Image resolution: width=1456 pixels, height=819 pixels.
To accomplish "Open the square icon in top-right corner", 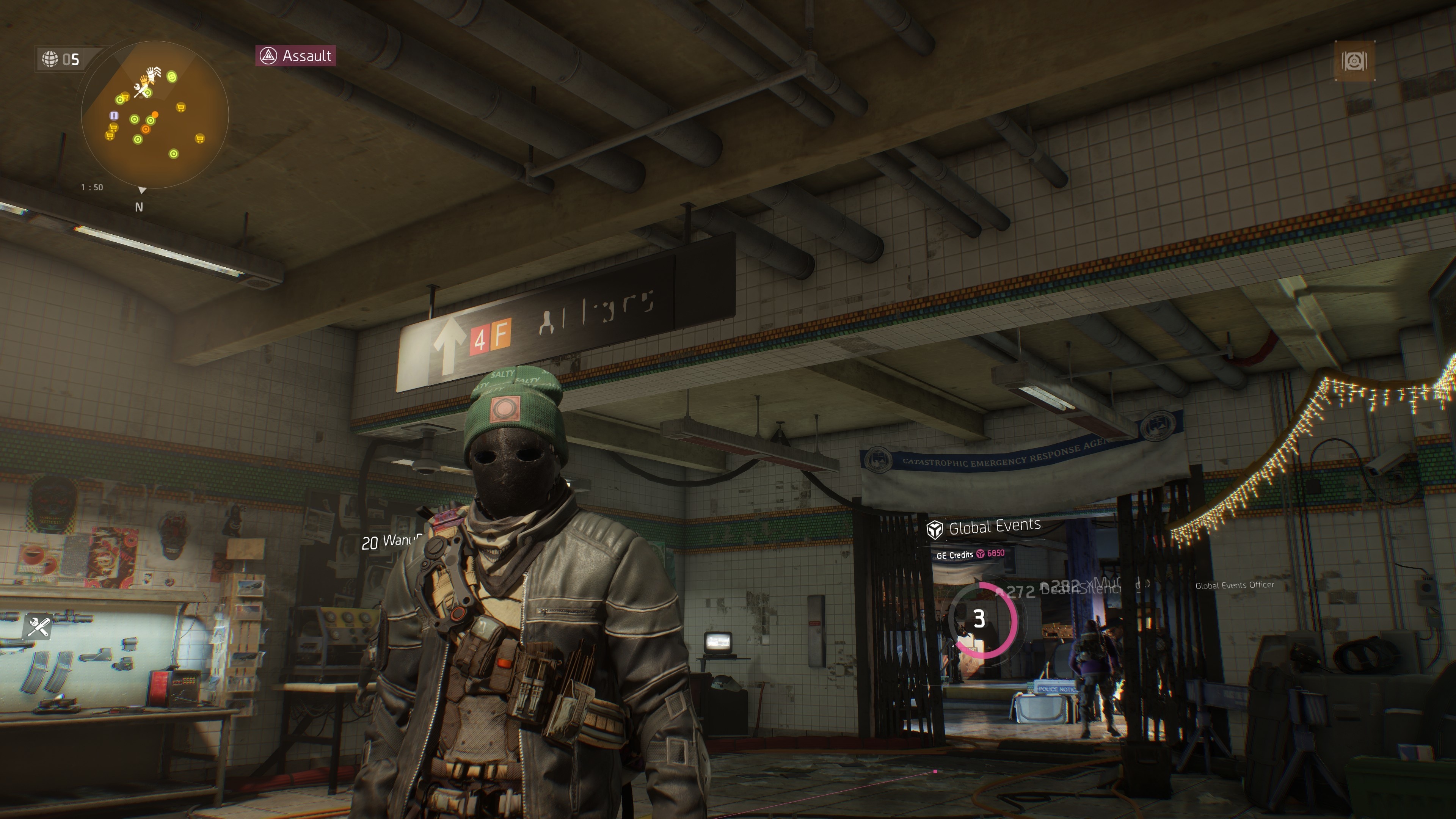I will coord(1354,61).
